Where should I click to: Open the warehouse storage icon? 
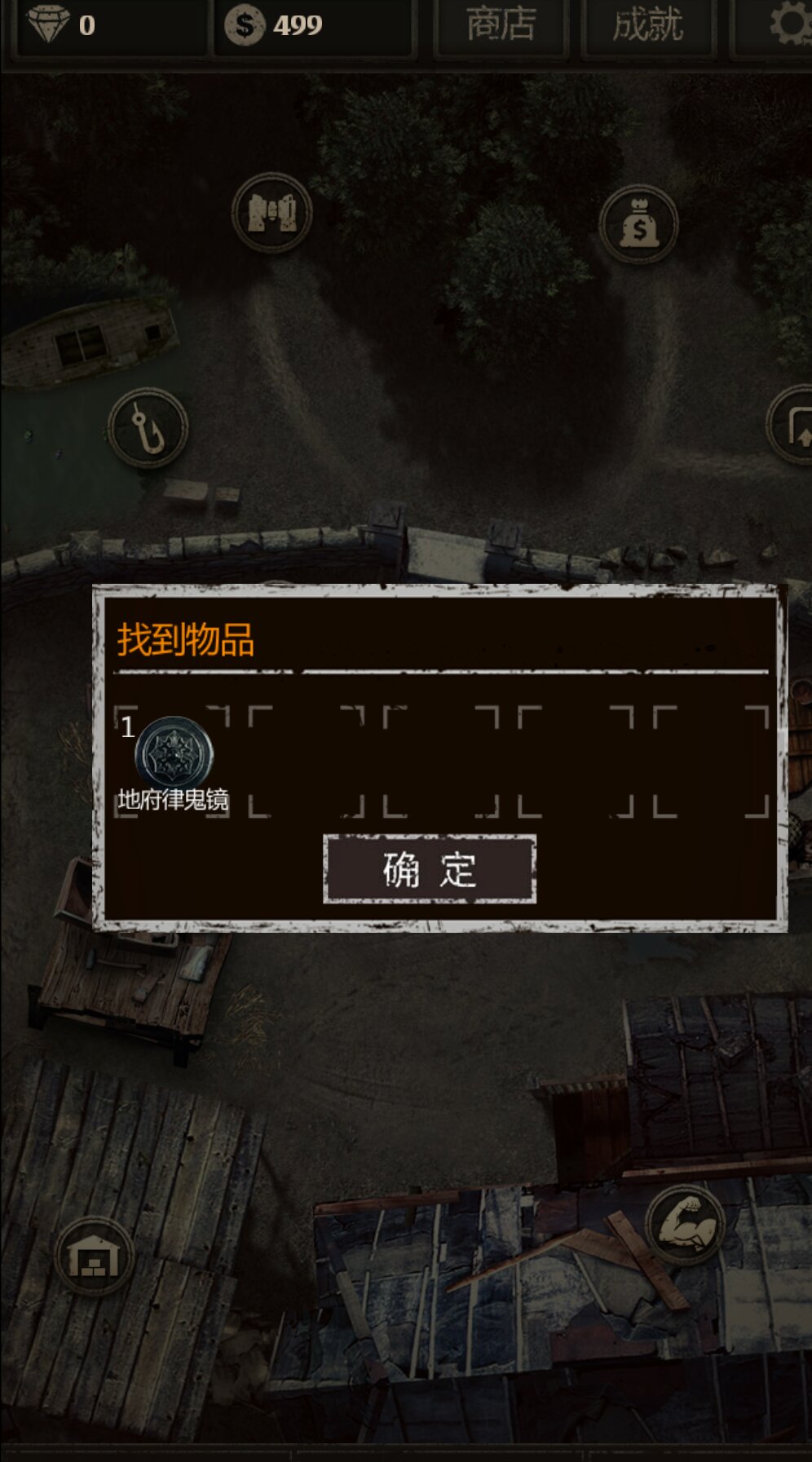pyautogui.click(x=95, y=1257)
